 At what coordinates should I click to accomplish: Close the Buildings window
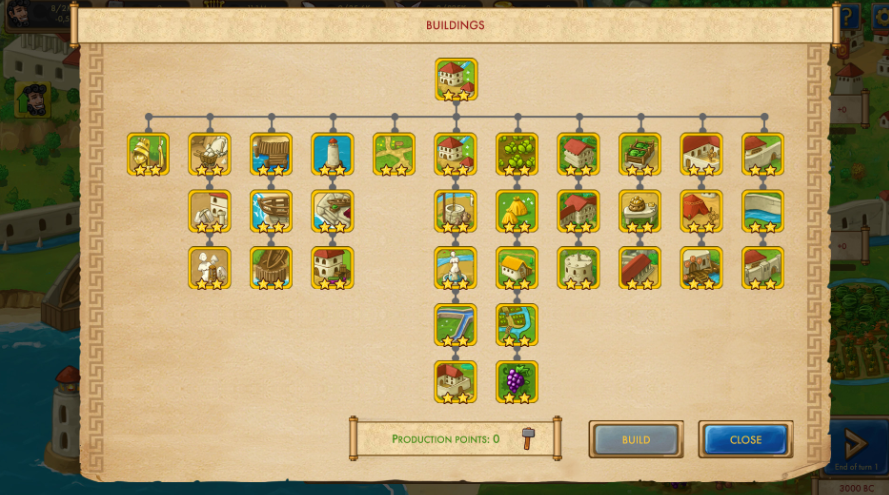click(745, 439)
